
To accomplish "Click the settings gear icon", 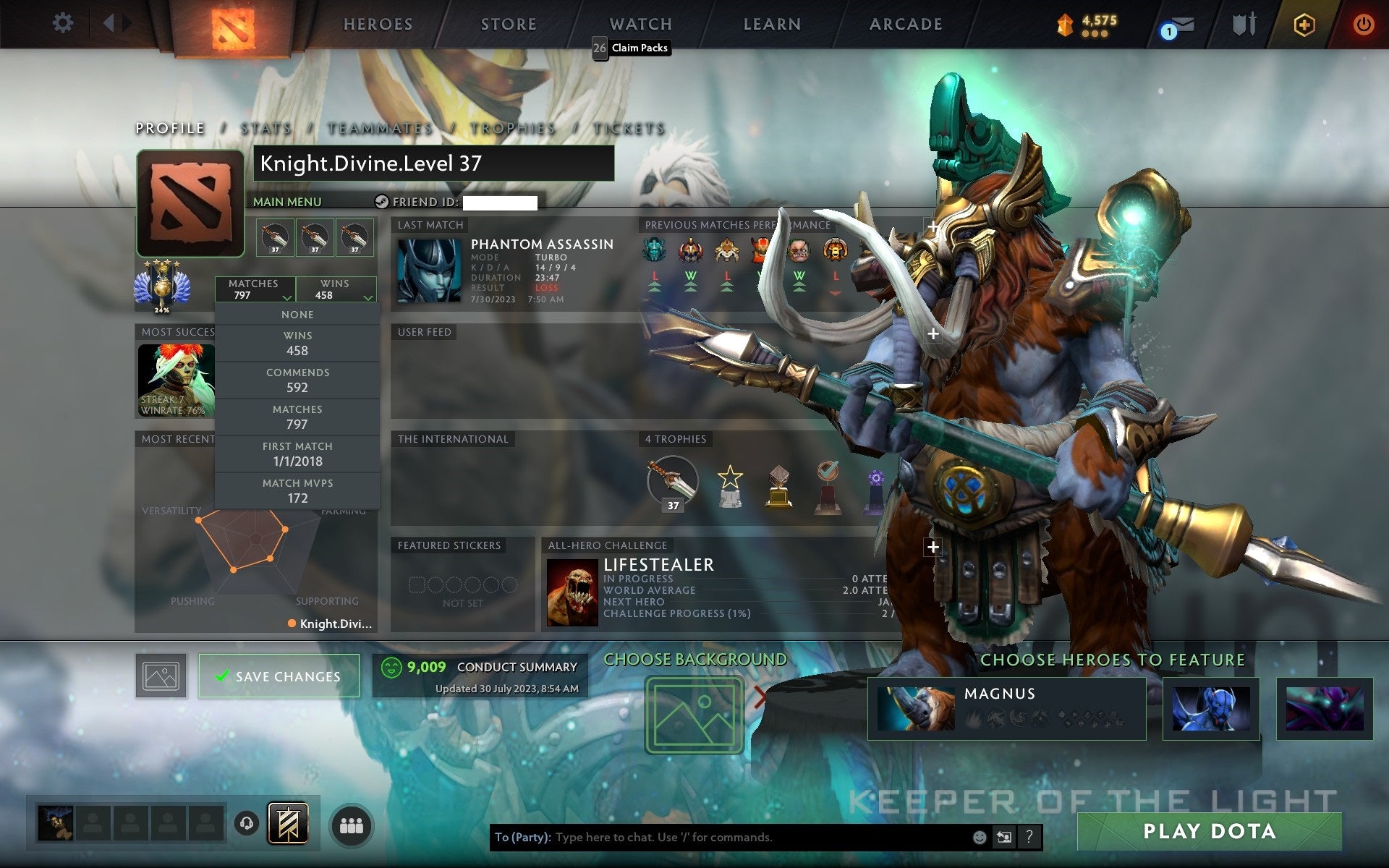I will pos(64,22).
